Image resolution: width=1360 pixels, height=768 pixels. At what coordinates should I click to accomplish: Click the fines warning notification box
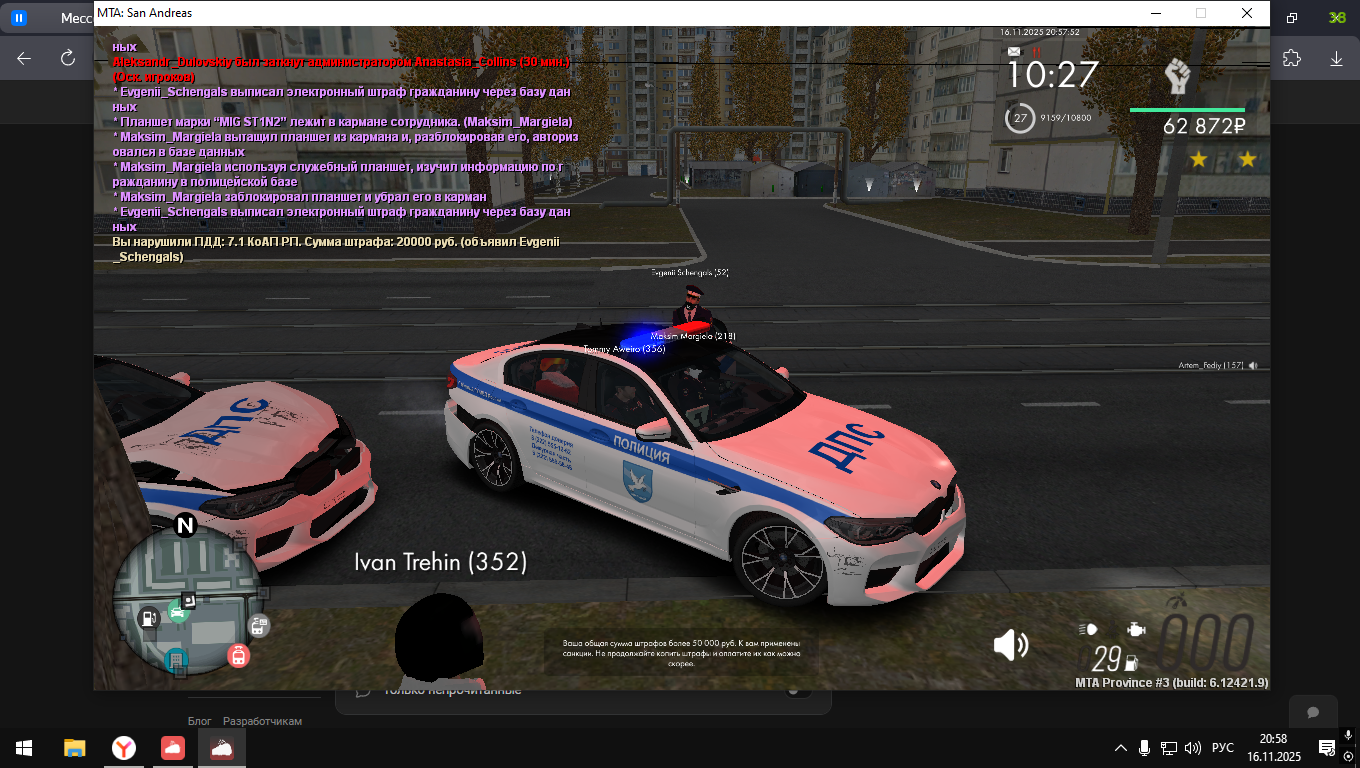tap(683, 651)
